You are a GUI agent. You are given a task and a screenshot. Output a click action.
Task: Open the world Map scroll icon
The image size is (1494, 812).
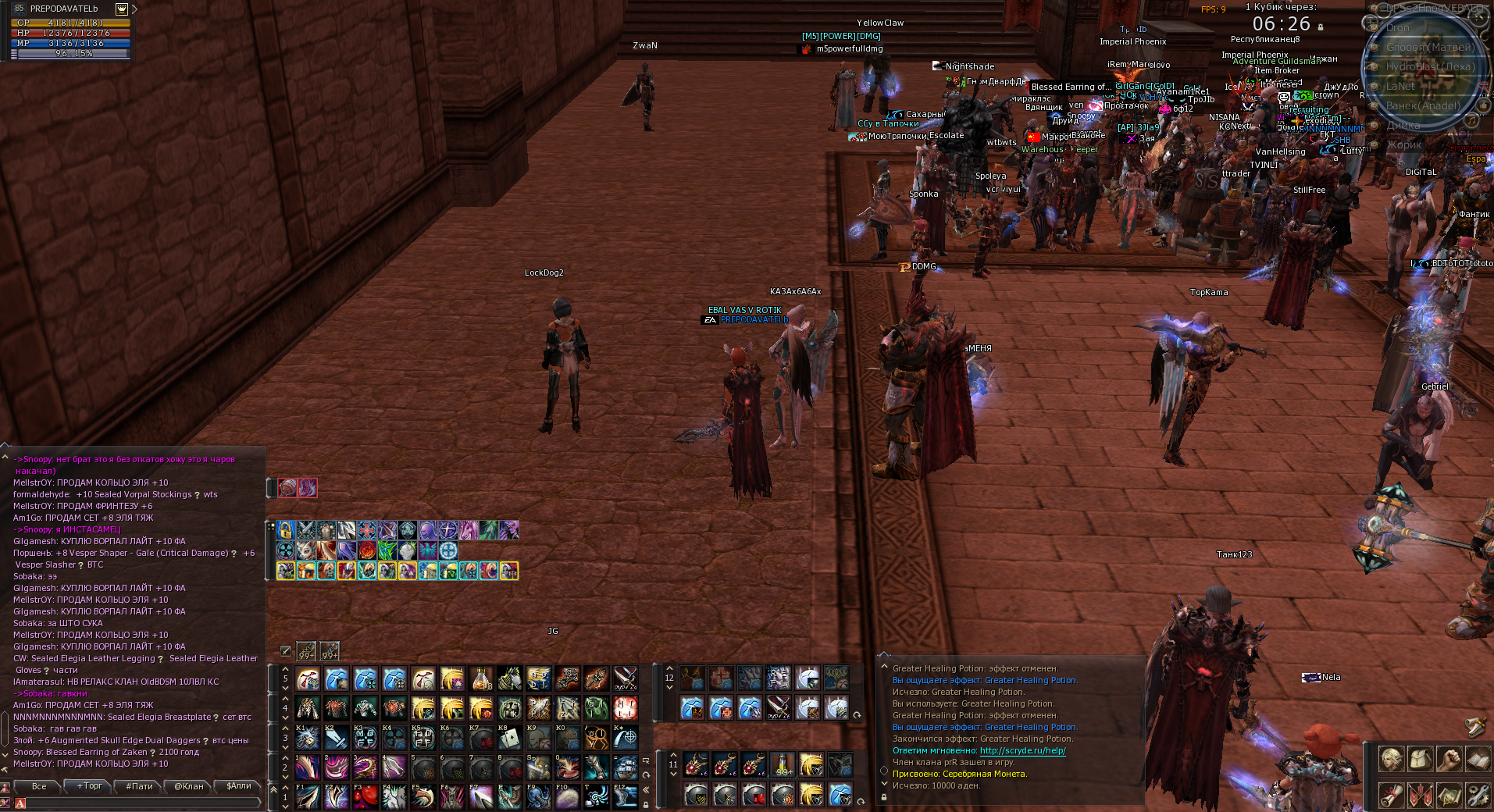coord(1448,796)
